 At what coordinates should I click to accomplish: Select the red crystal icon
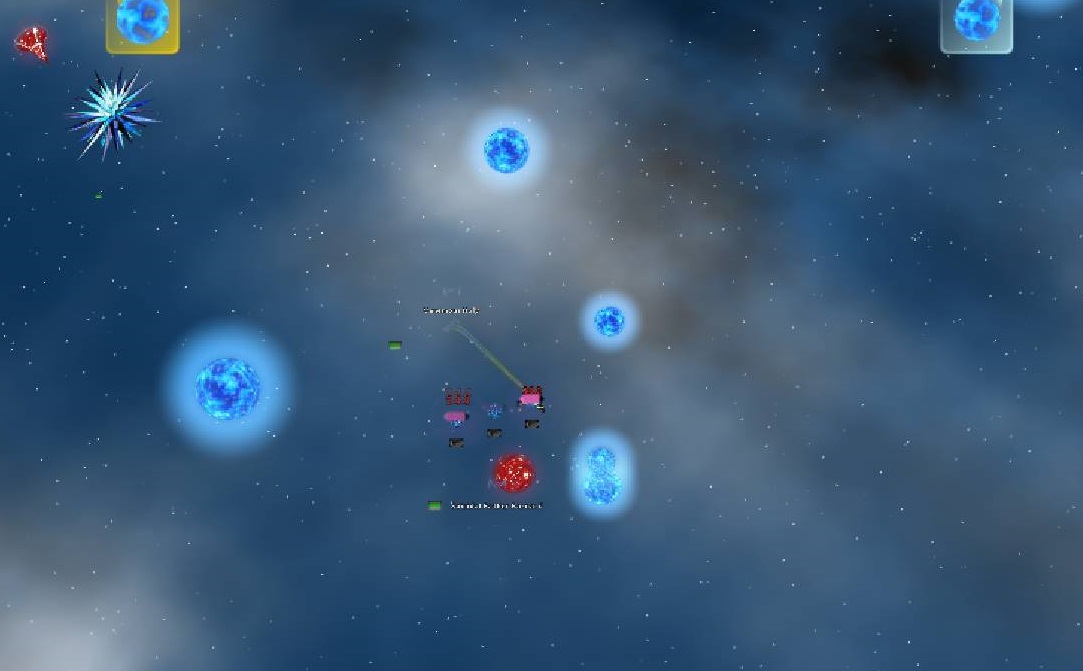pos(31,42)
